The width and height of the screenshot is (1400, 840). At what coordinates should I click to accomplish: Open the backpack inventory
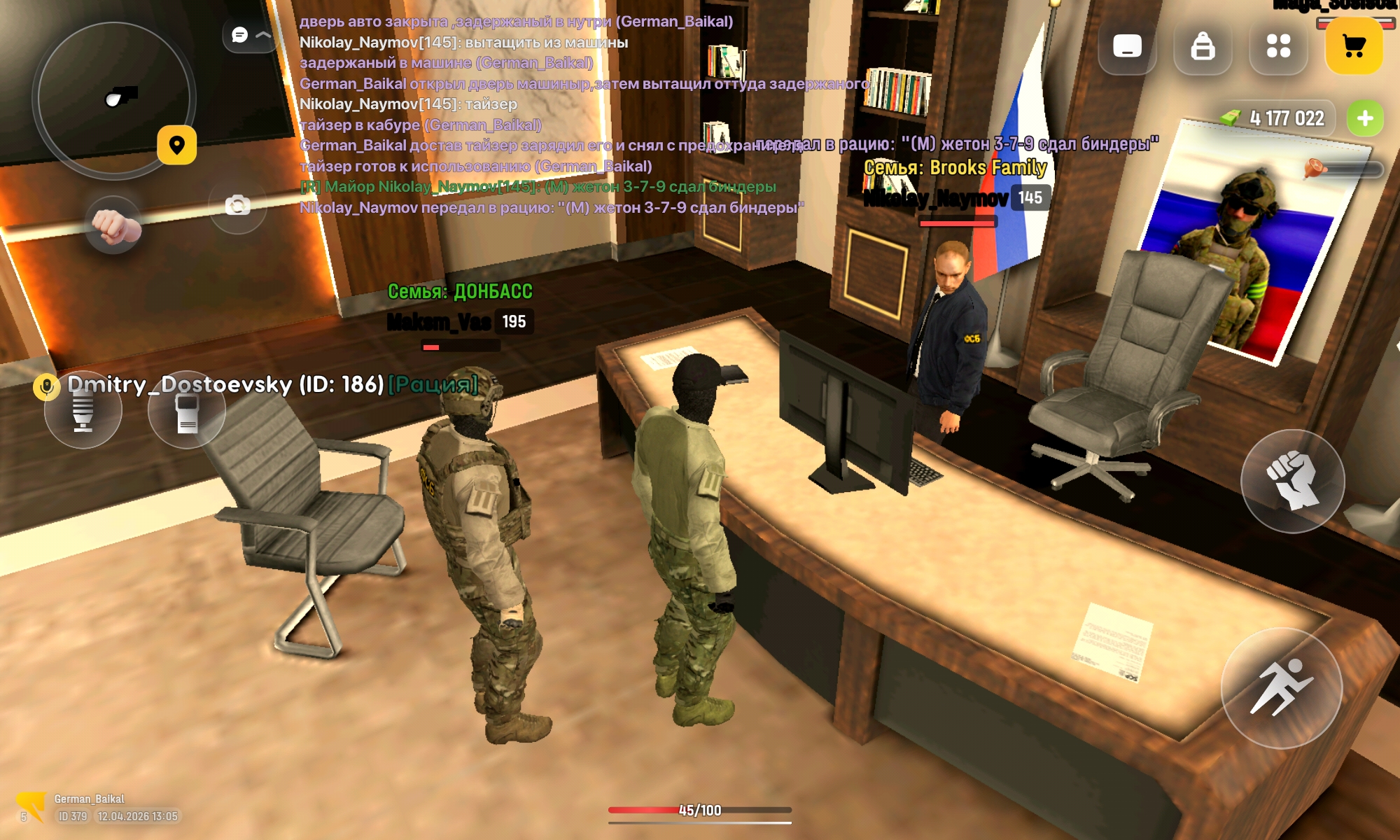[x=1203, y=46]
